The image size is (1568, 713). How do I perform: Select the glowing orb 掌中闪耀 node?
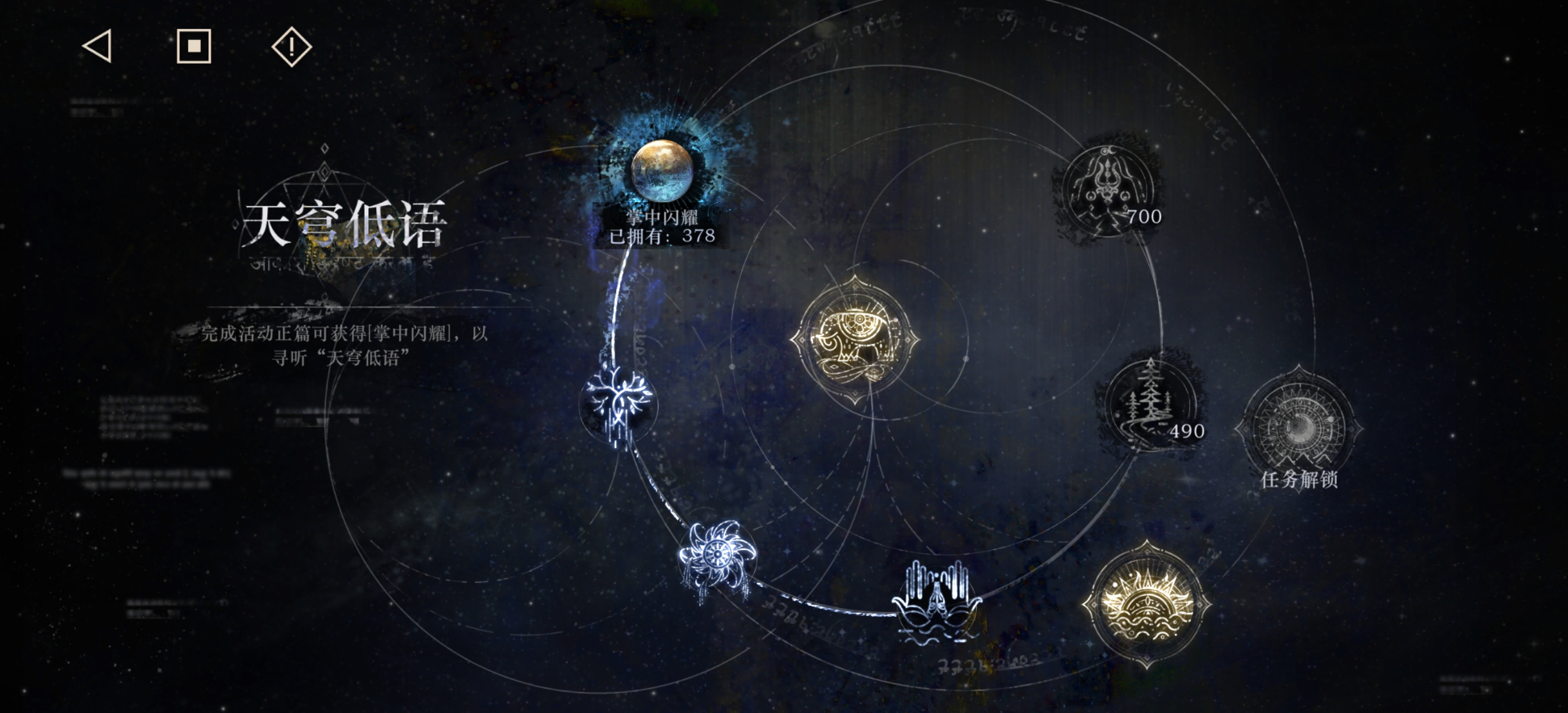[x=661, y=170]
